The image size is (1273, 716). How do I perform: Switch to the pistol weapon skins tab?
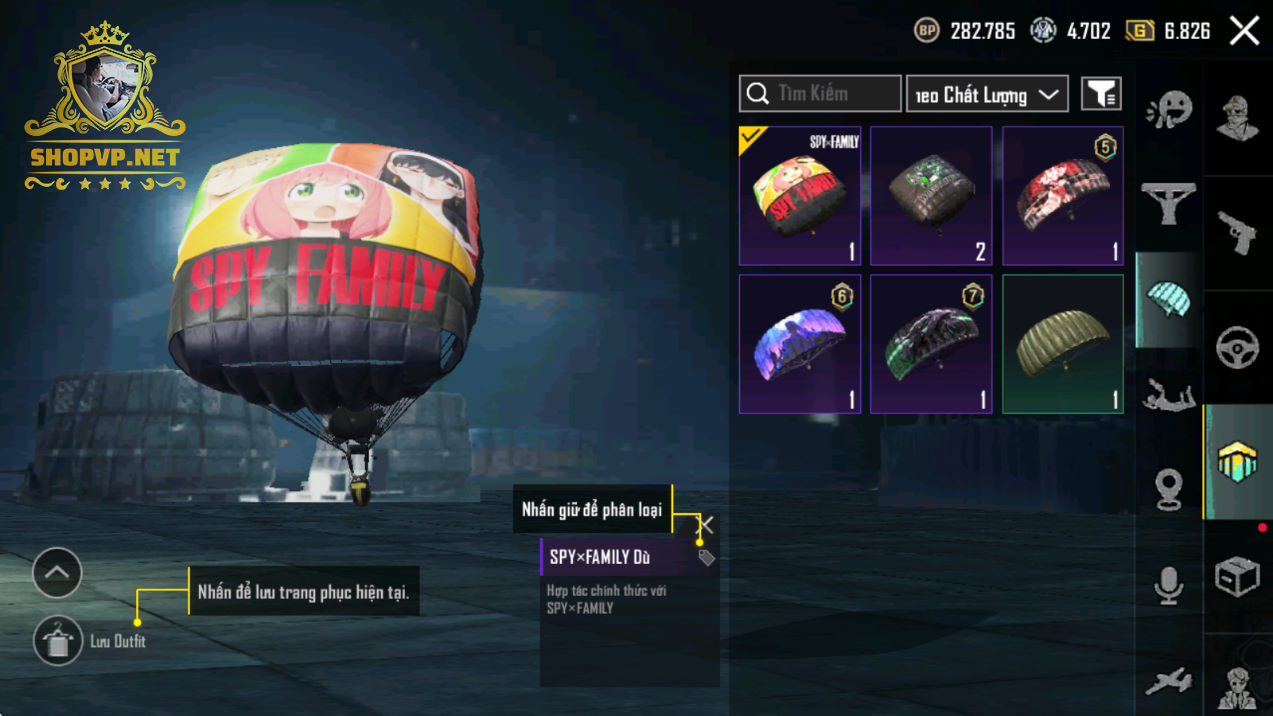tap(1238, 233)
